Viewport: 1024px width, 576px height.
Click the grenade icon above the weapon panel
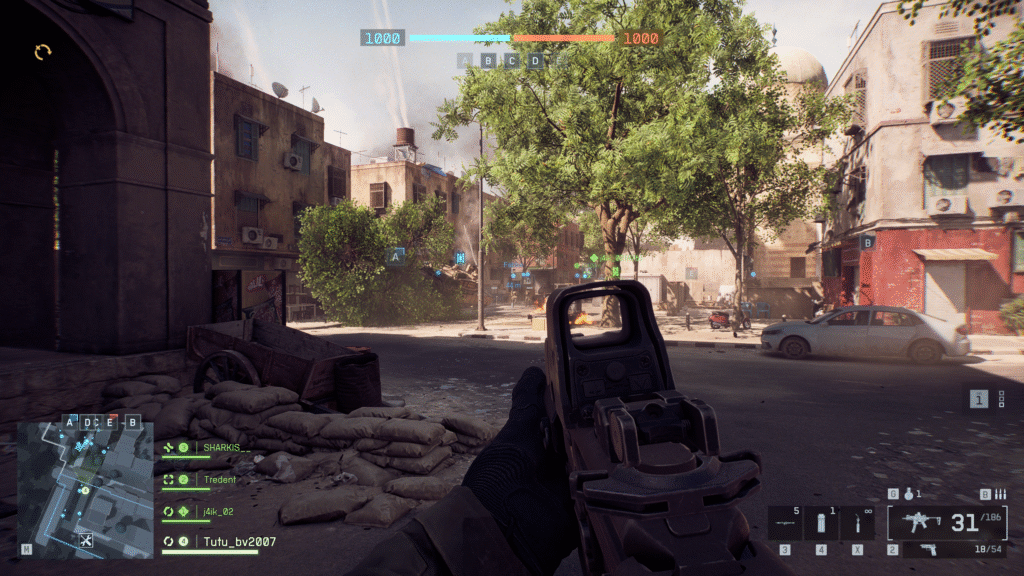pos(908,494)
